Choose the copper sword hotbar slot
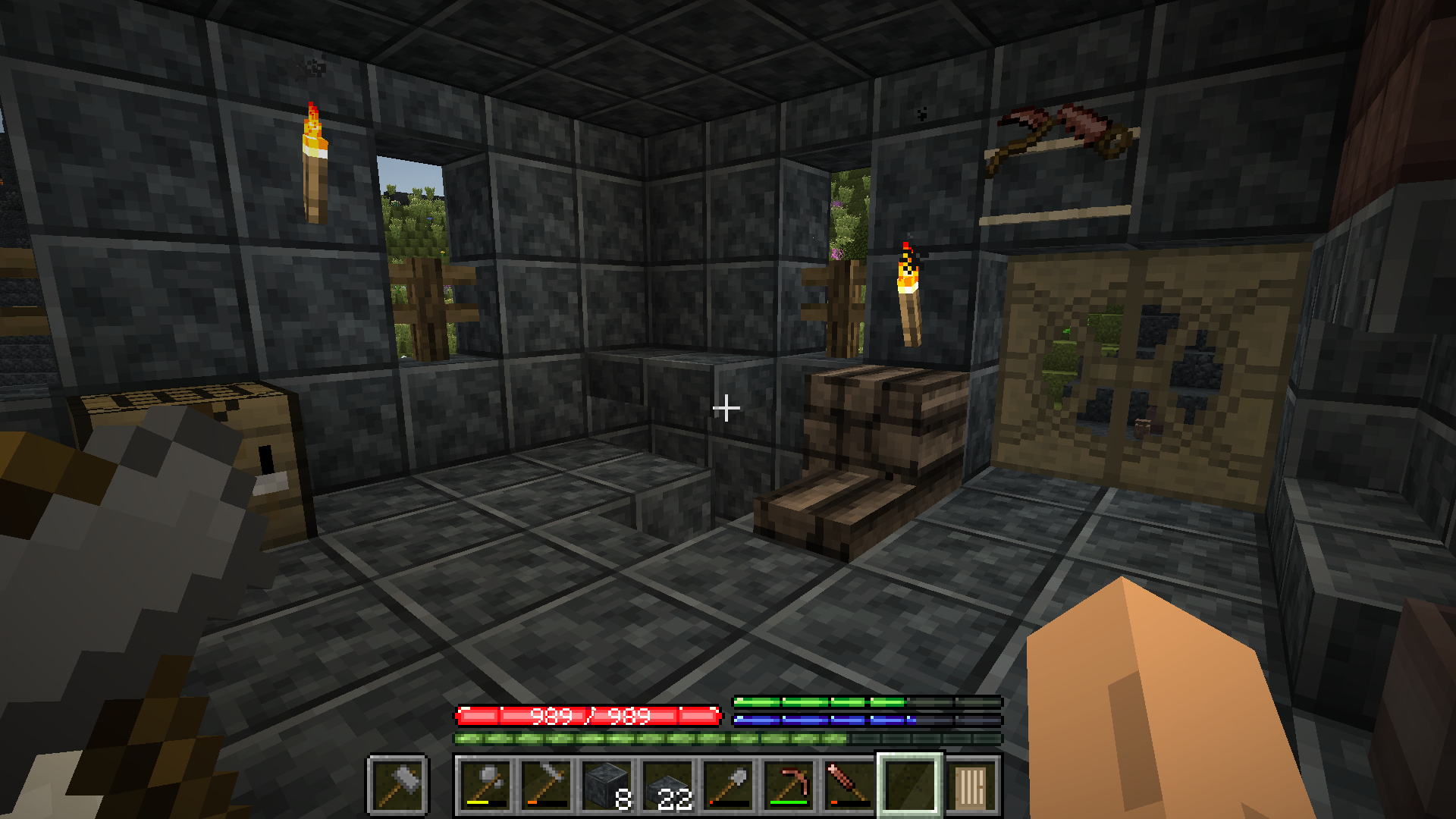The height and width of the screenshot is (819, 1456). coord(849,785)
